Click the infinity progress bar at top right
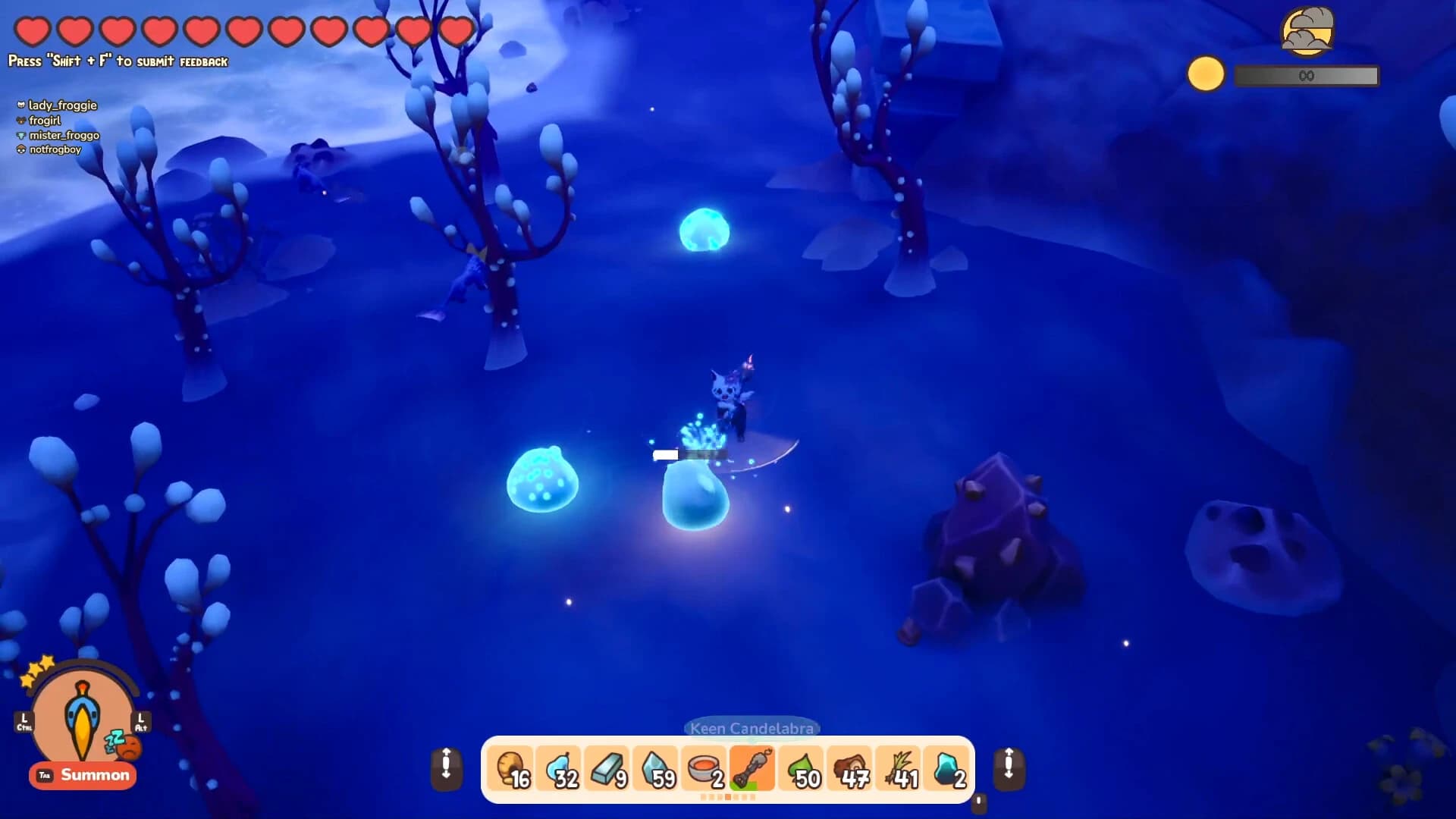The image size is (1456, 819). pyautogui.click(x=1306, y=76)
